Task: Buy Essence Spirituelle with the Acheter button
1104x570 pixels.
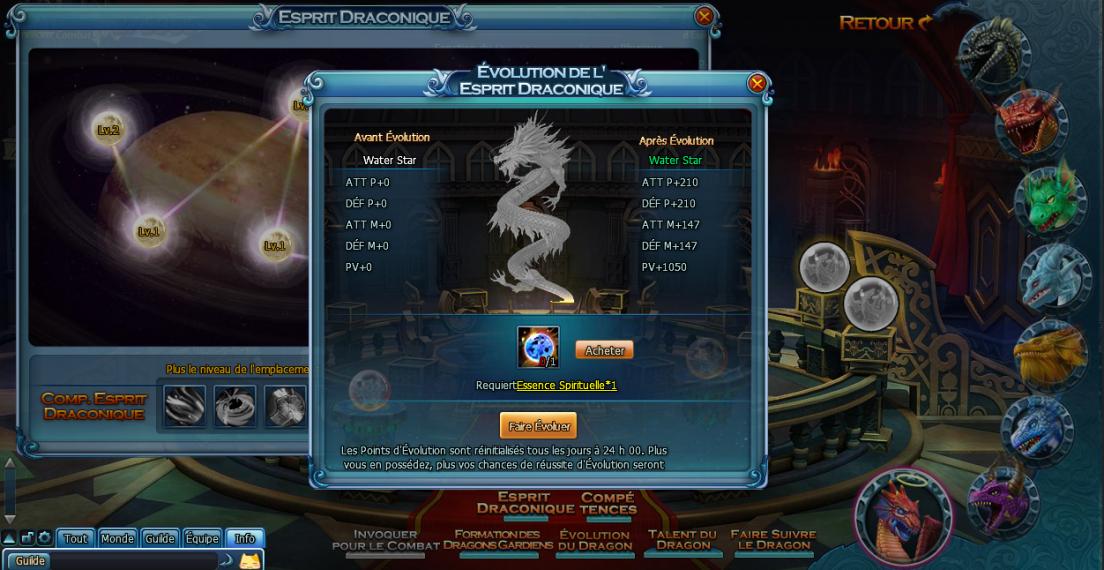Action: click(604, 350)
